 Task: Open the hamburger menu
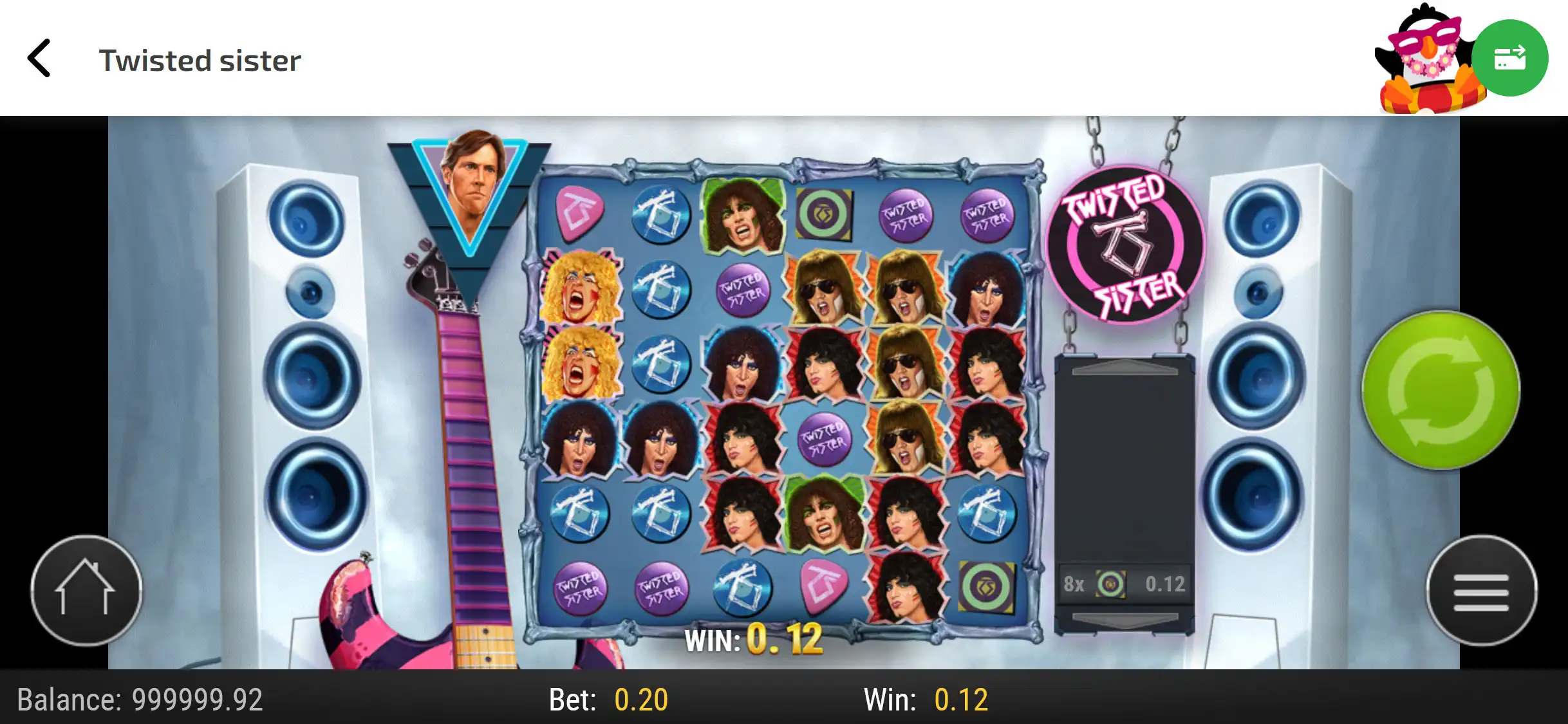[x=1481, y=591]
